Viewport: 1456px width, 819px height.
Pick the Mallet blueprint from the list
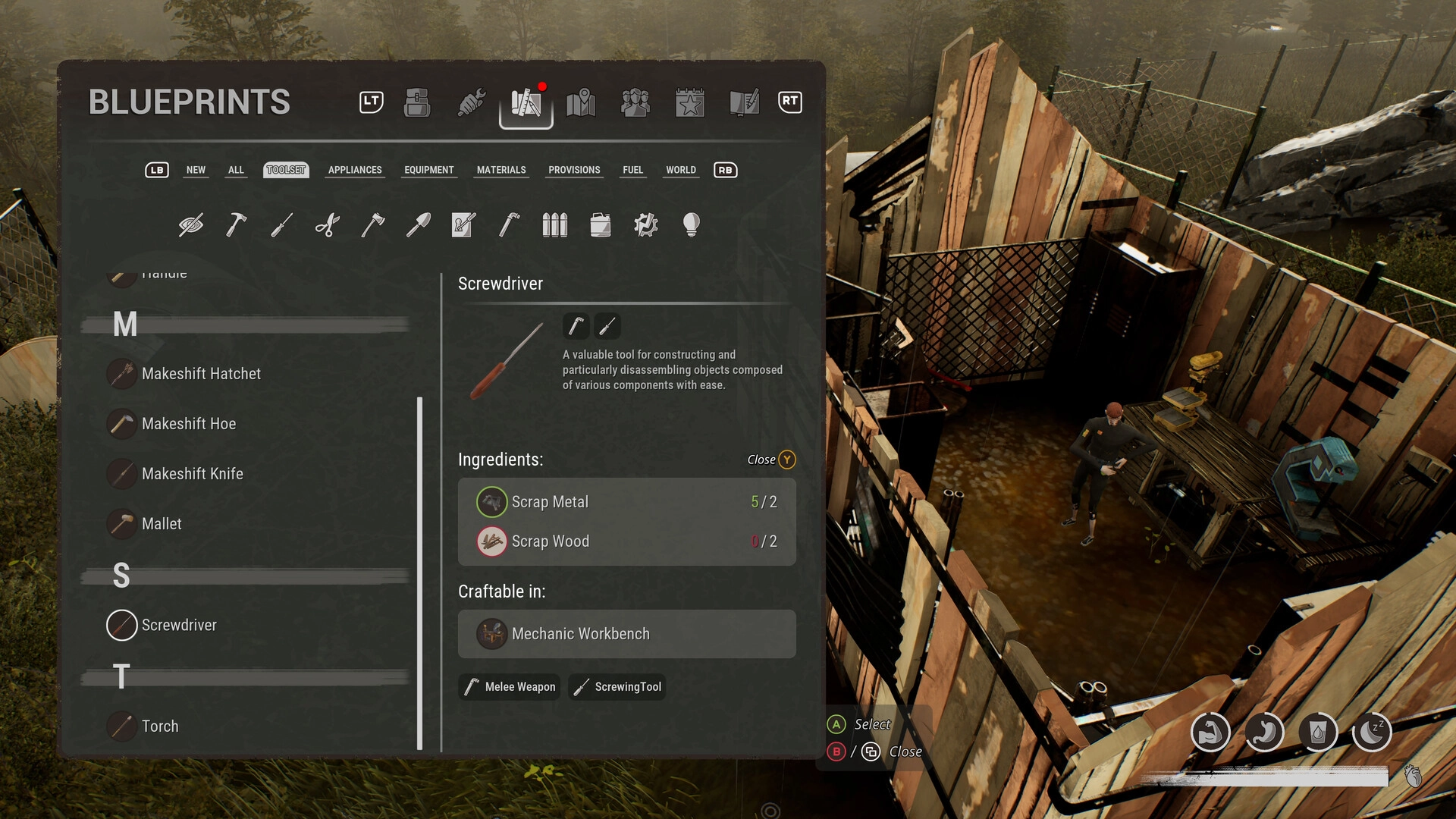click(x=162, y=524)
